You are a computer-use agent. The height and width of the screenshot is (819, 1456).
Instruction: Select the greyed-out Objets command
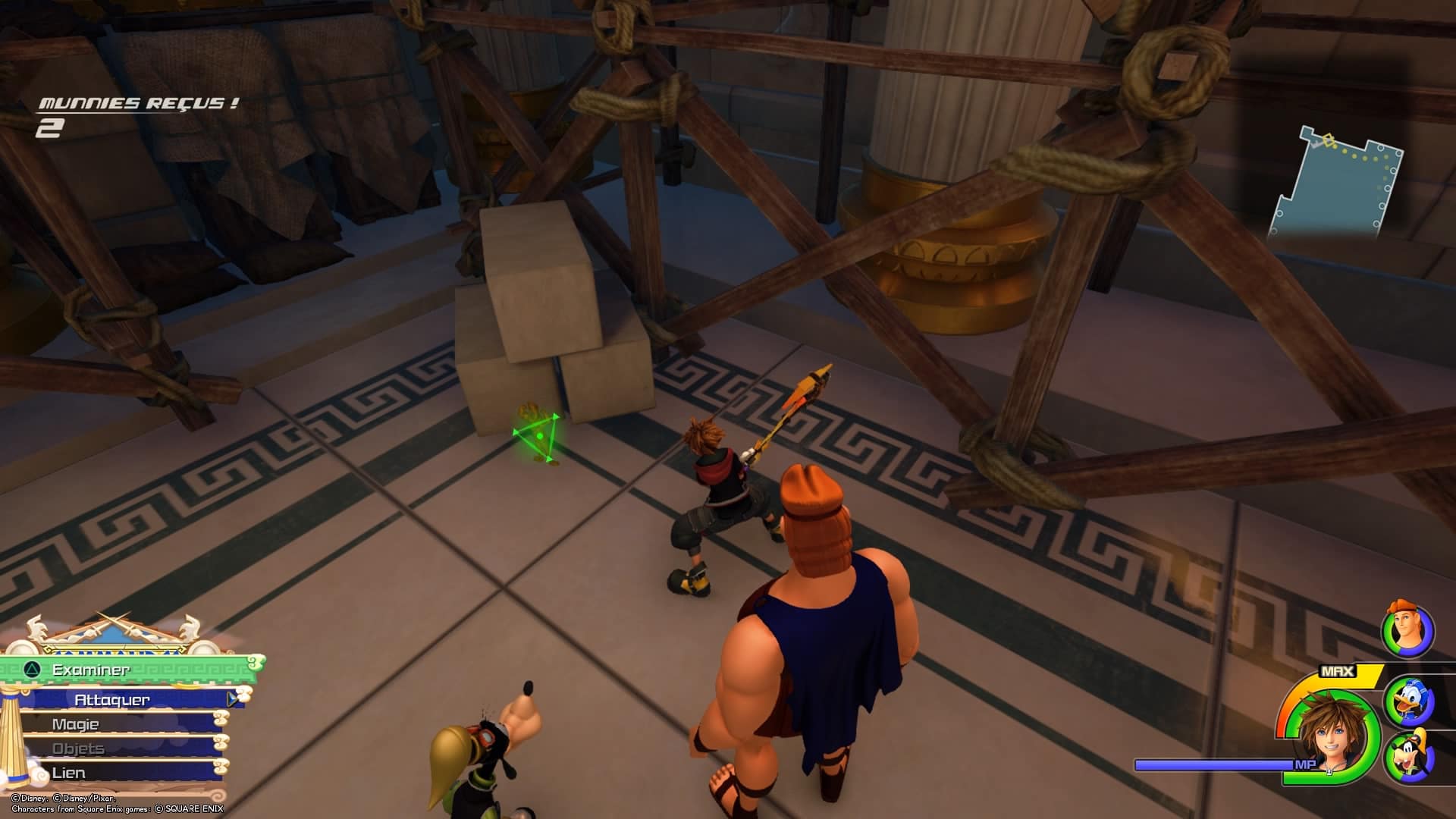coord(78,748)
